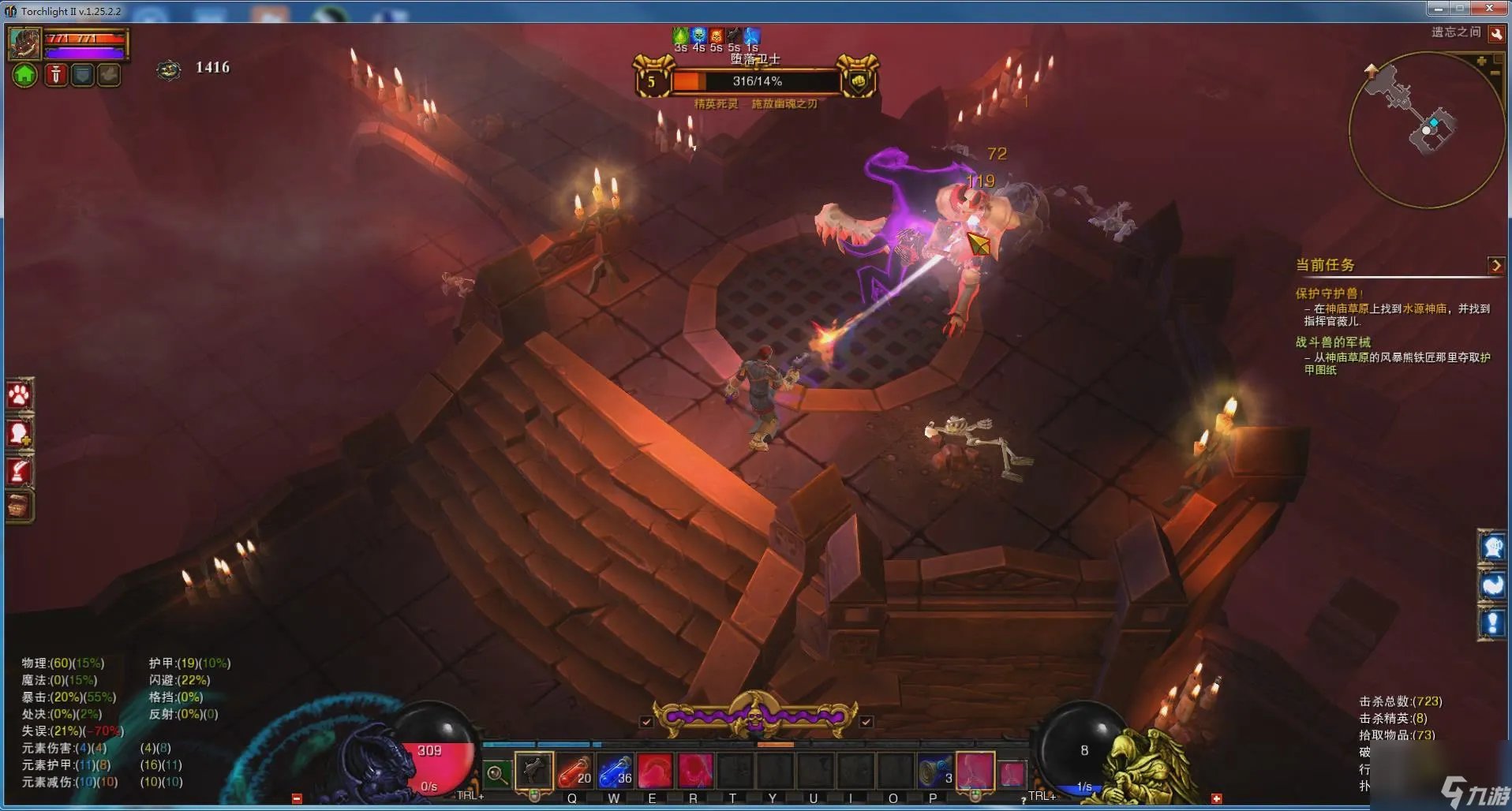Click the character portrait frame
Image resolution: width=1512 pixels, height=811 pixels.
[24, 43]
